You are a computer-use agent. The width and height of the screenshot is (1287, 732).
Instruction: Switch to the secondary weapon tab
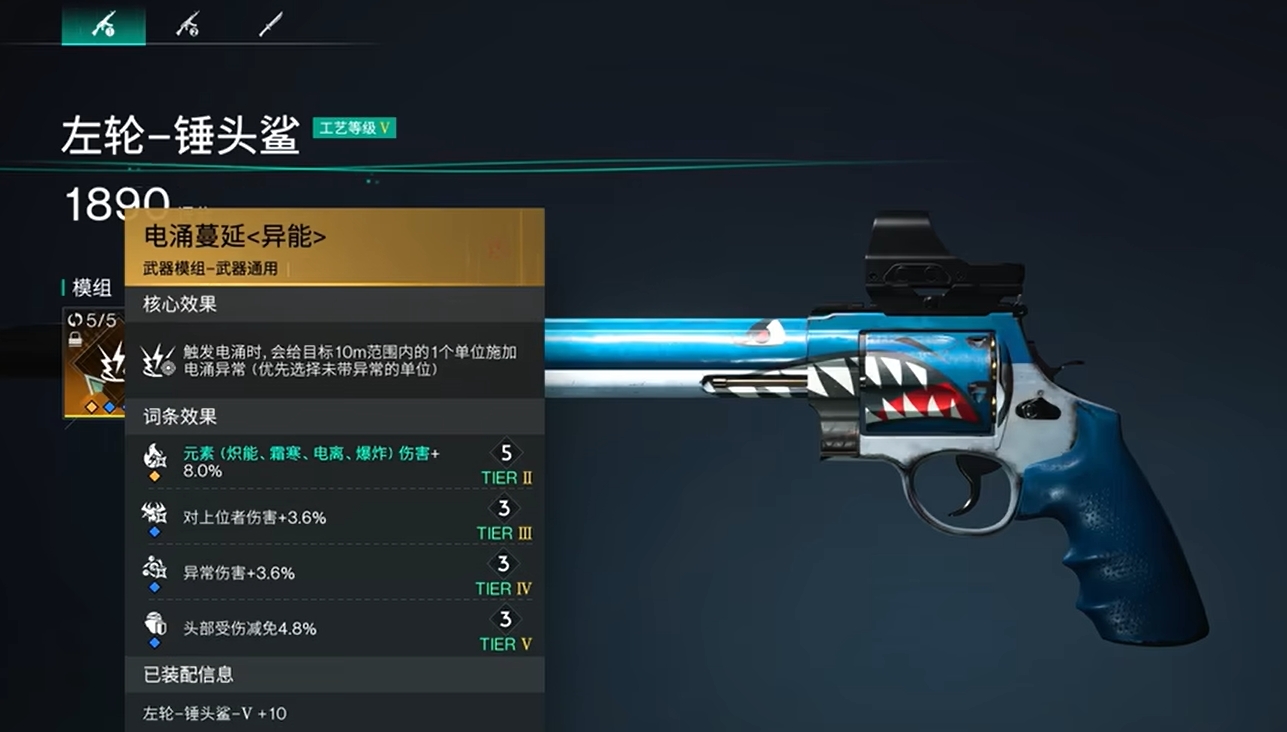(187, 24)
